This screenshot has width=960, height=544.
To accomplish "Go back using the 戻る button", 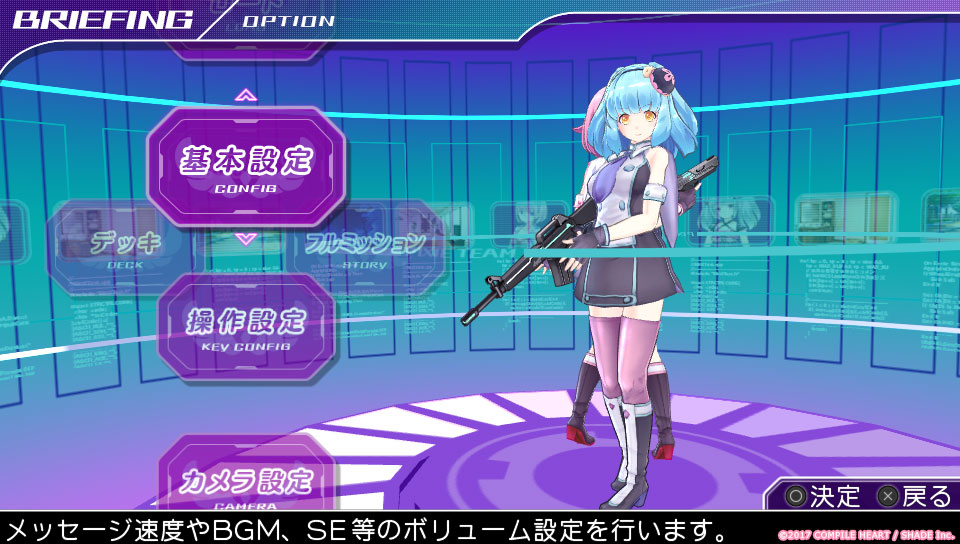I will [913, 495].
